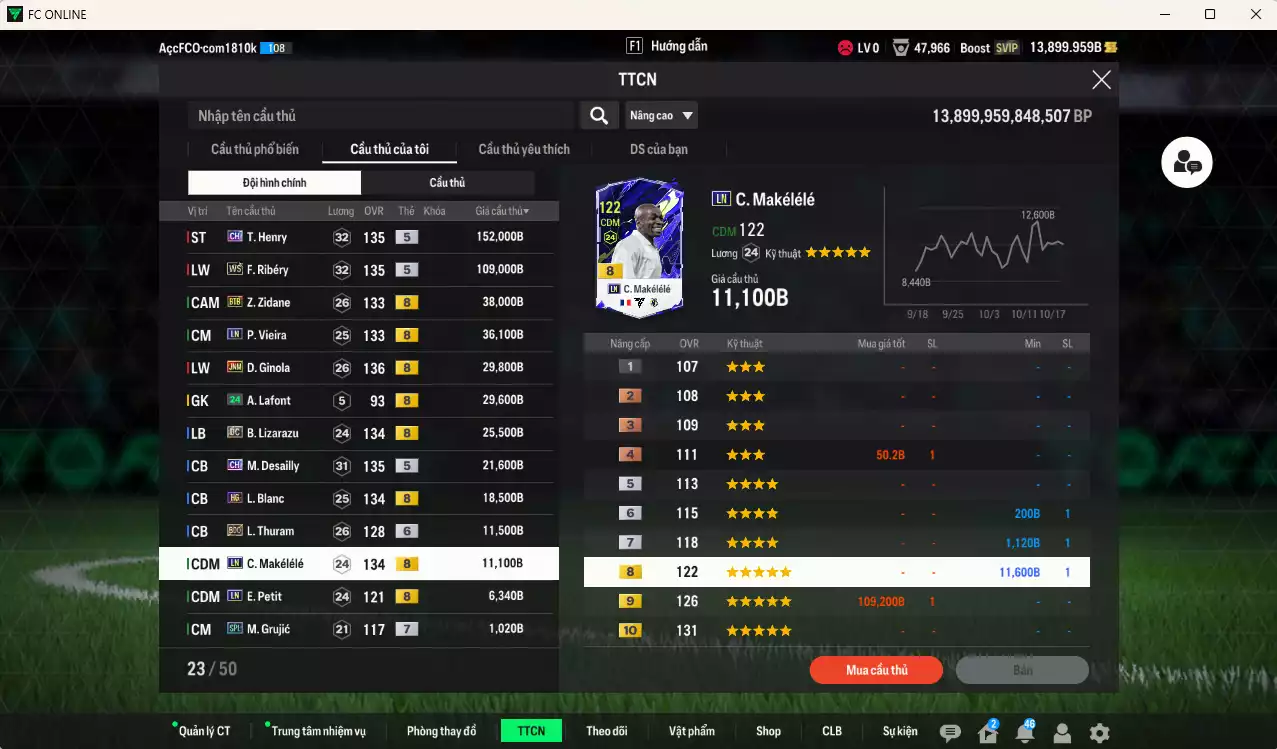Sort list by Giá cầu thủ

[502, 211]
